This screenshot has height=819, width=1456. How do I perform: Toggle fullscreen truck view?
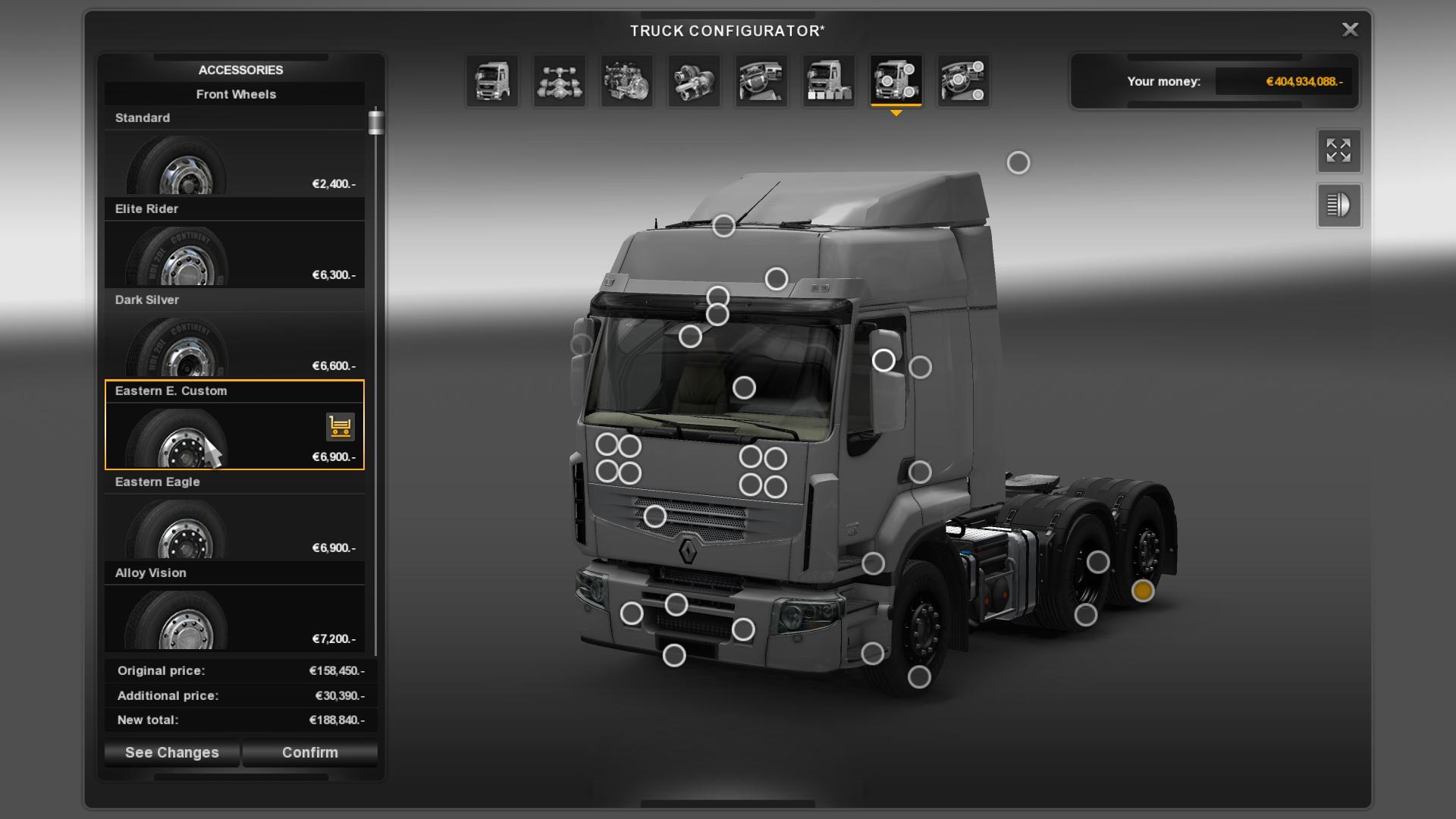click(1338, 150)
